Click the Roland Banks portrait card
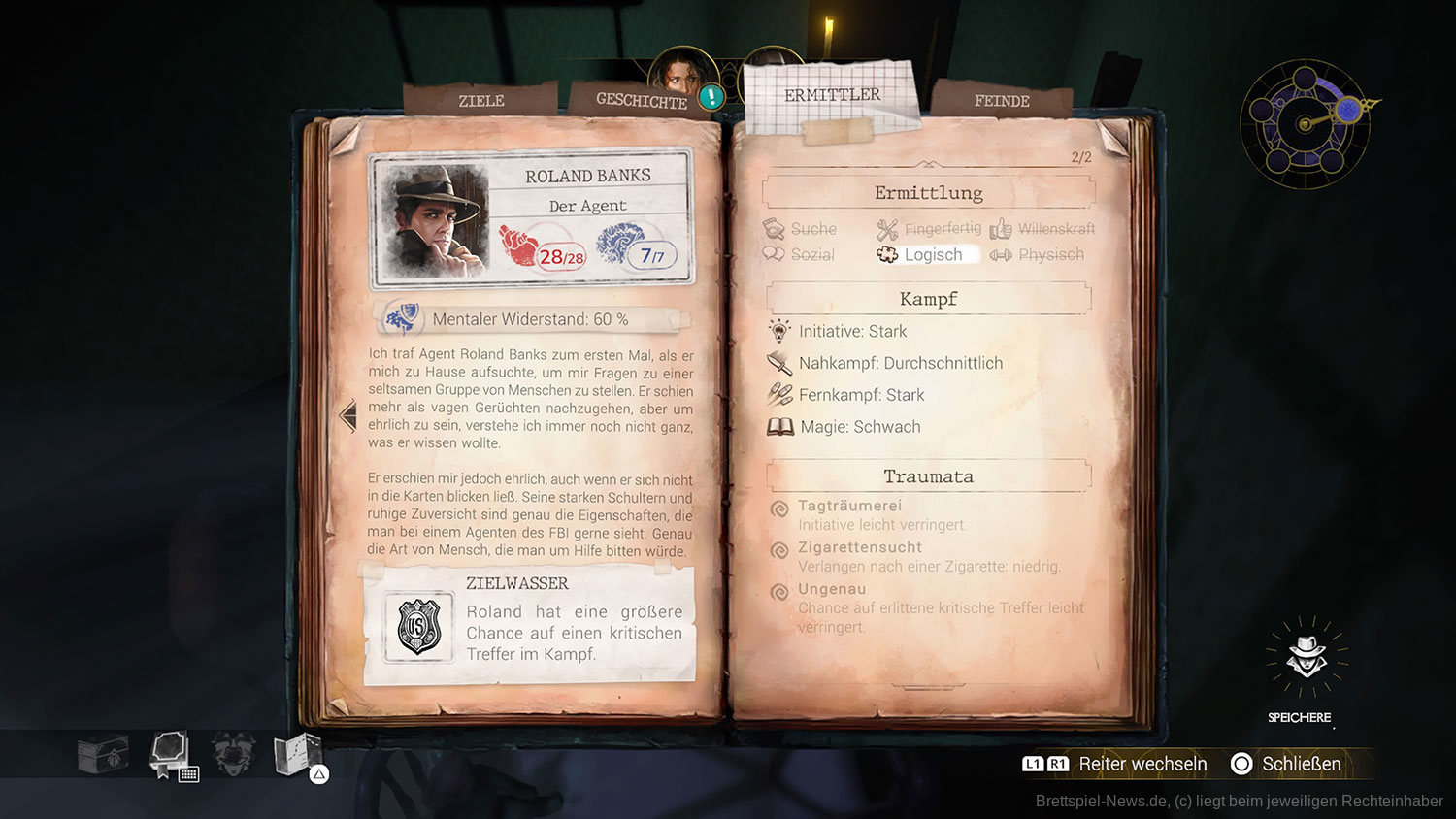Screen dimensions: 1456x819 click(x=531, y=217)
